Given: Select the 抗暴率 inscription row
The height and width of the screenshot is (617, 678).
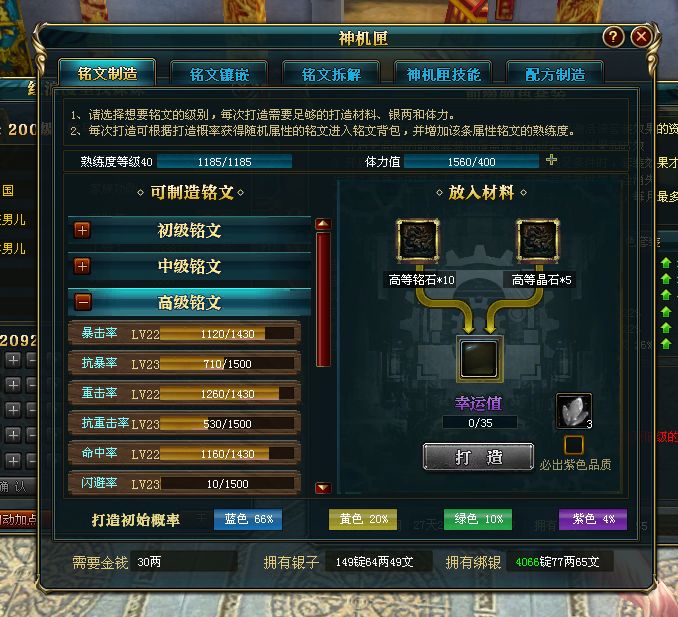Looking at the screenshot, I should tap(185, 364).
